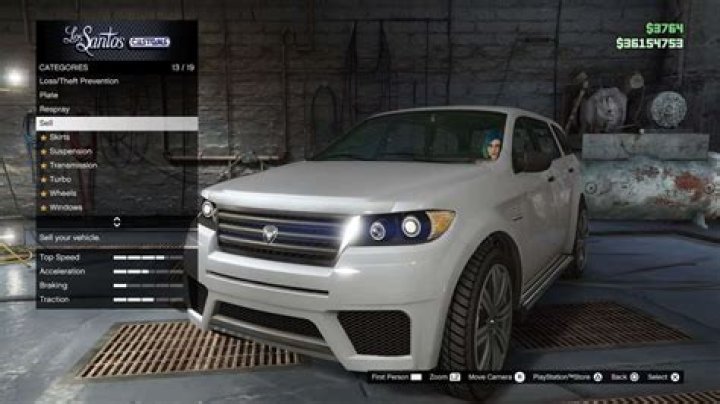Open the Skirts category
This screenshot has height=404, width=720.
pos(59,136)
